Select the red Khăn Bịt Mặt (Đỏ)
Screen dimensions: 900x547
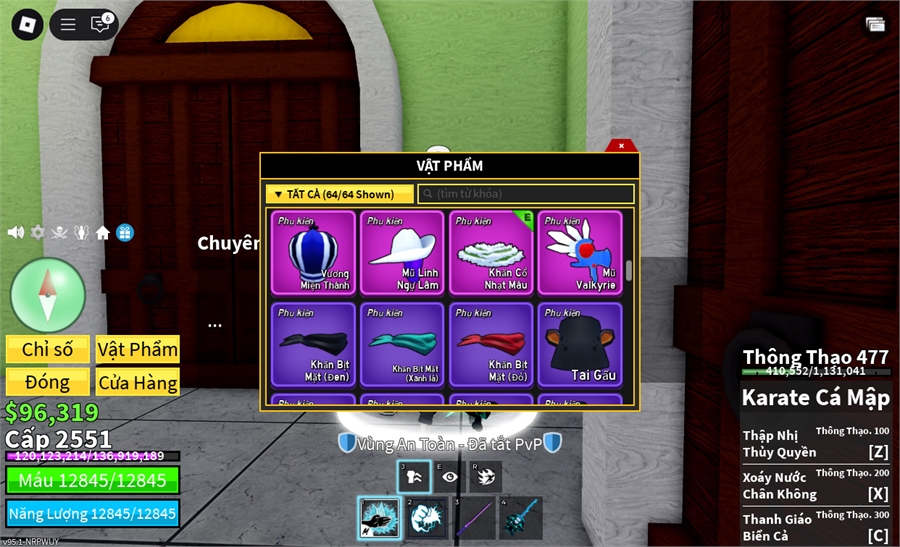(491, 344)
